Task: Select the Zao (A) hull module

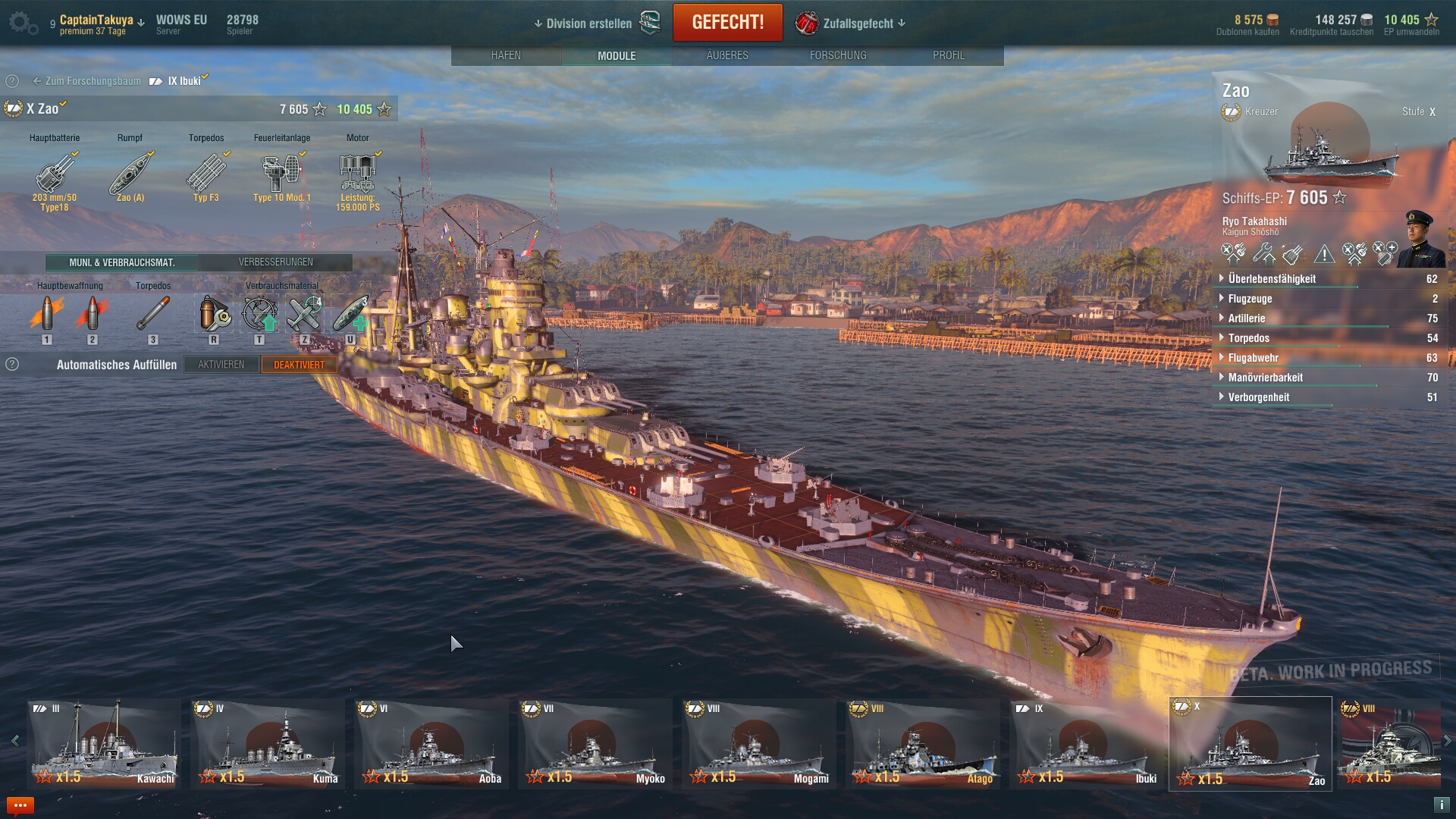Action: [x=130, y=176]
